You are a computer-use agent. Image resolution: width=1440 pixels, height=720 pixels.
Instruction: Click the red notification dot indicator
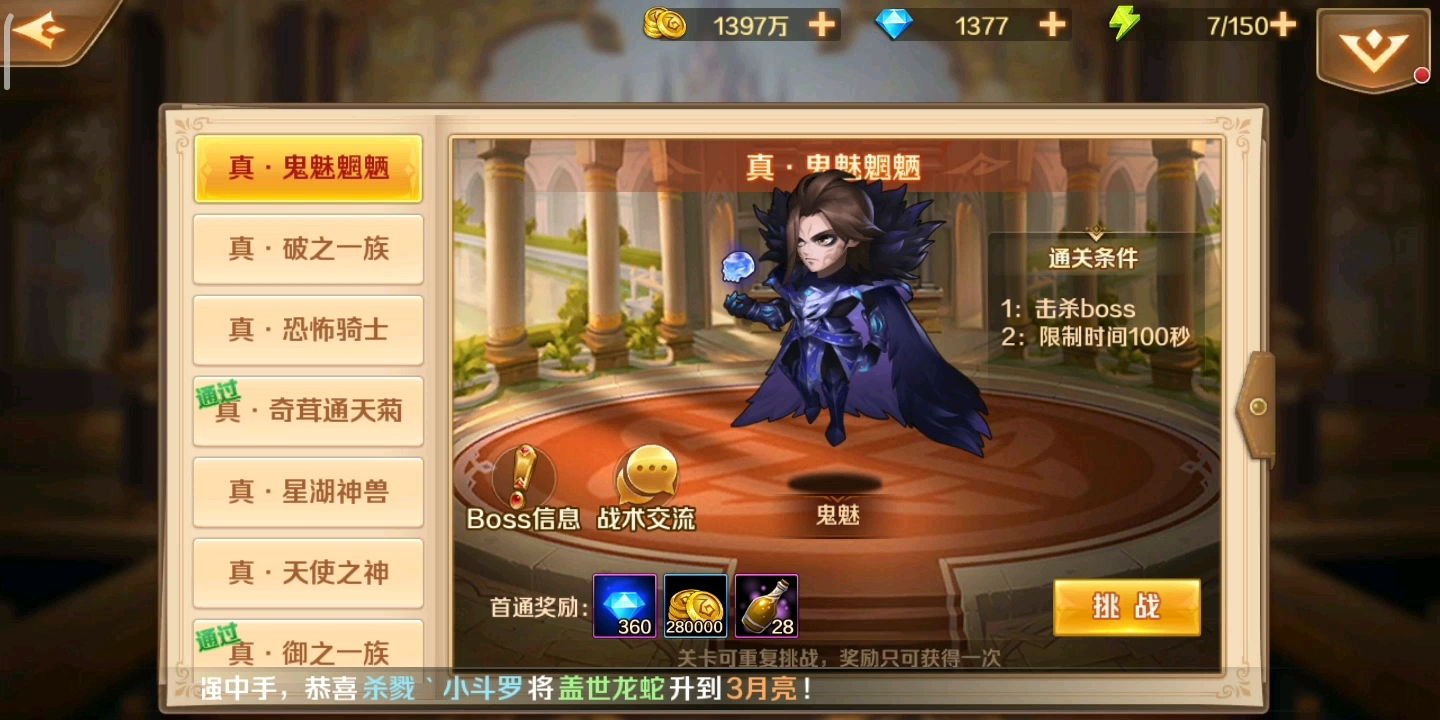1424,74
